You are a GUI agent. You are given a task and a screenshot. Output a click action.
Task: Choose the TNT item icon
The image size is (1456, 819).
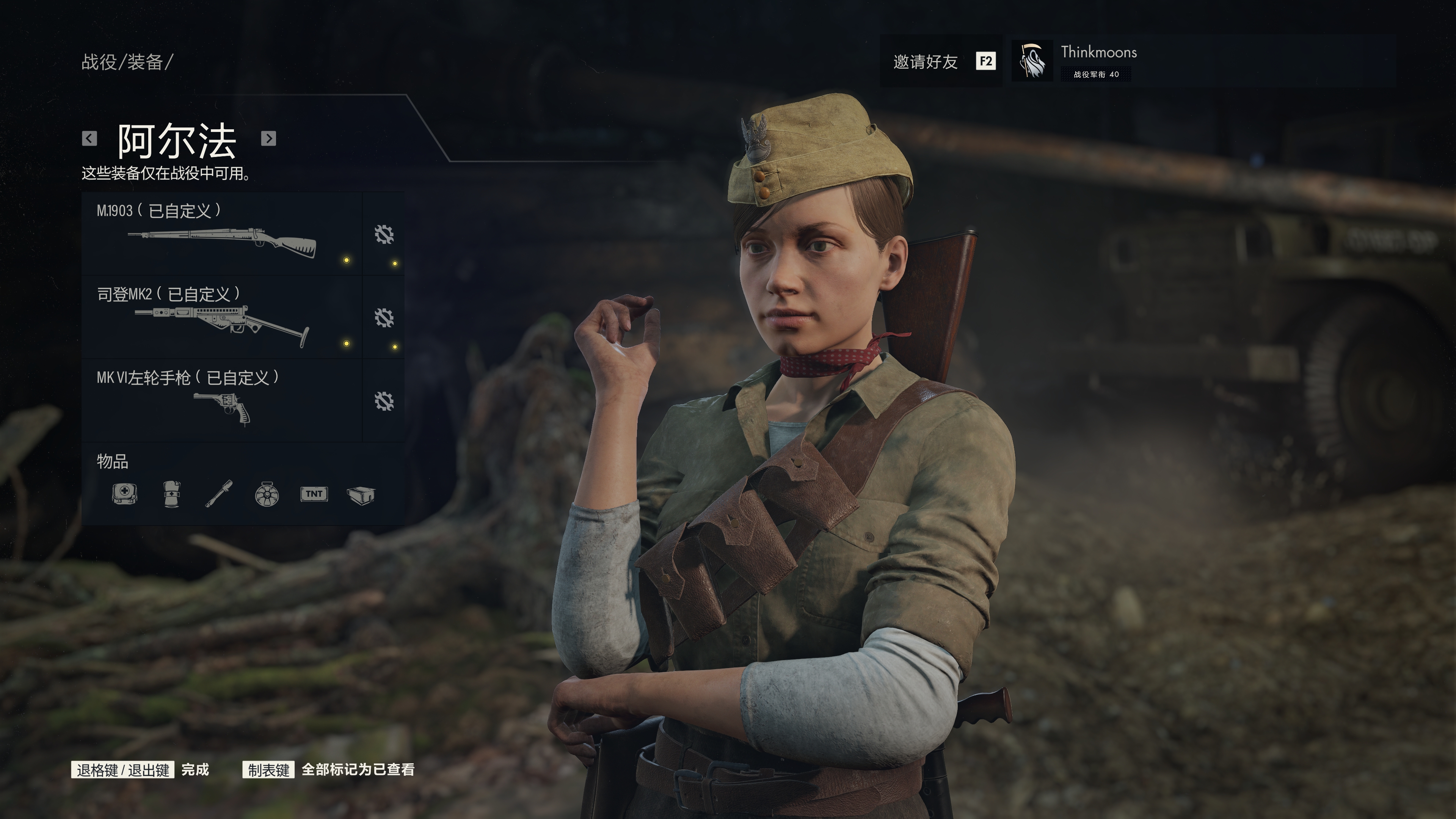click(314, 494)
